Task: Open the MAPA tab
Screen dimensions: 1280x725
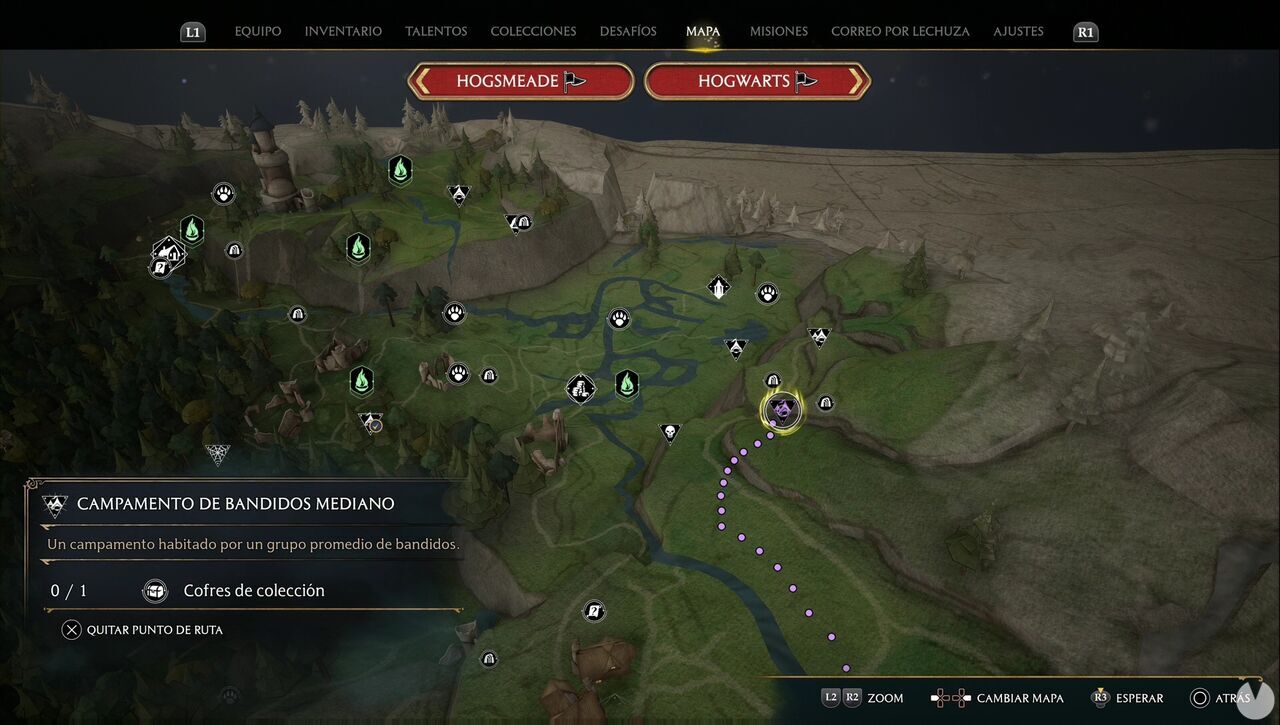Action: tap(703, 31)
